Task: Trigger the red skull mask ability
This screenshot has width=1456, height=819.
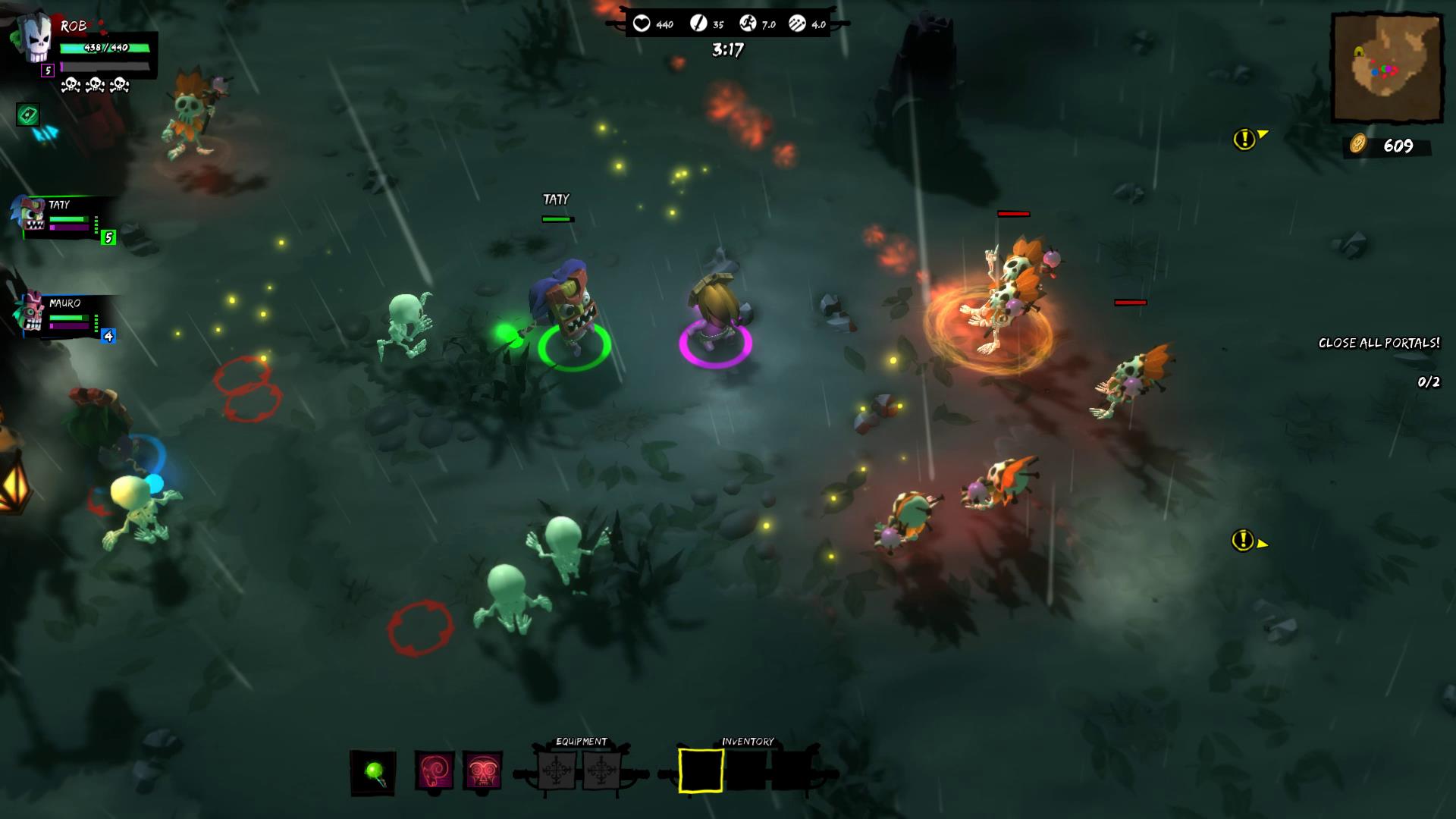Action: pyautogui.click(x=482, y=771)
